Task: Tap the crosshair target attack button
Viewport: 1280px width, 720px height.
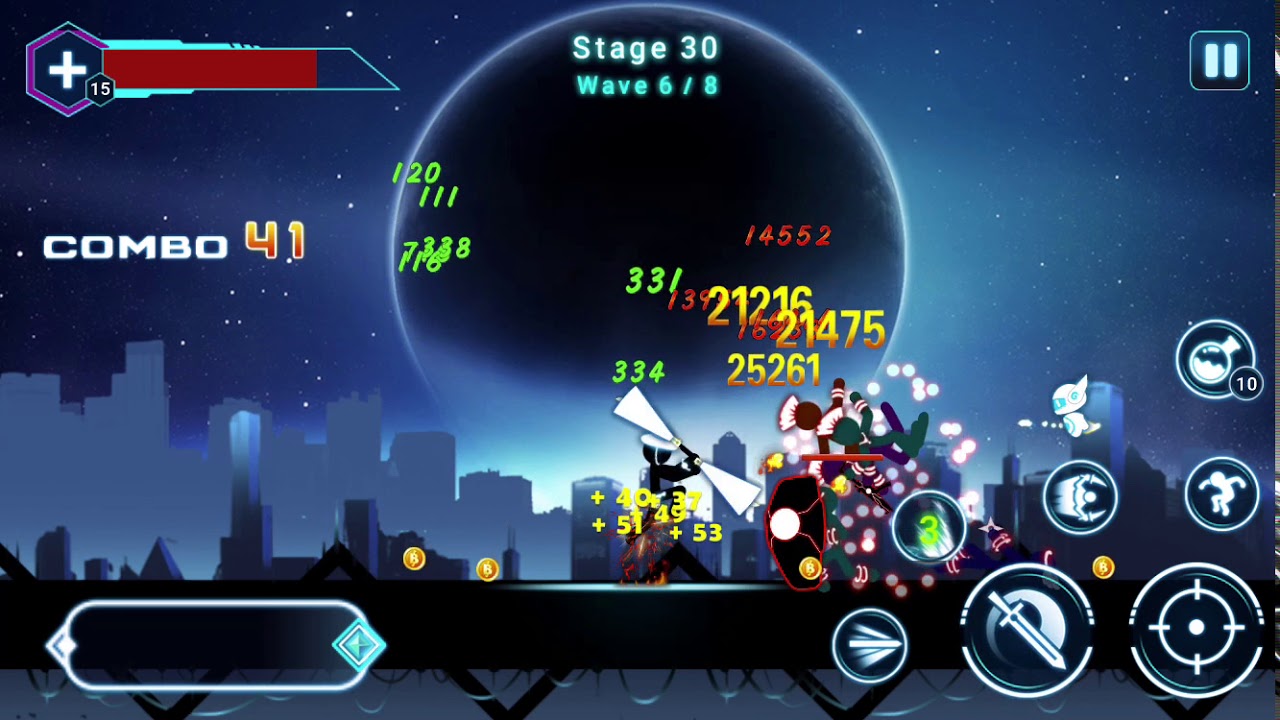Action: pyautogui.click(x=1196, y=628)
